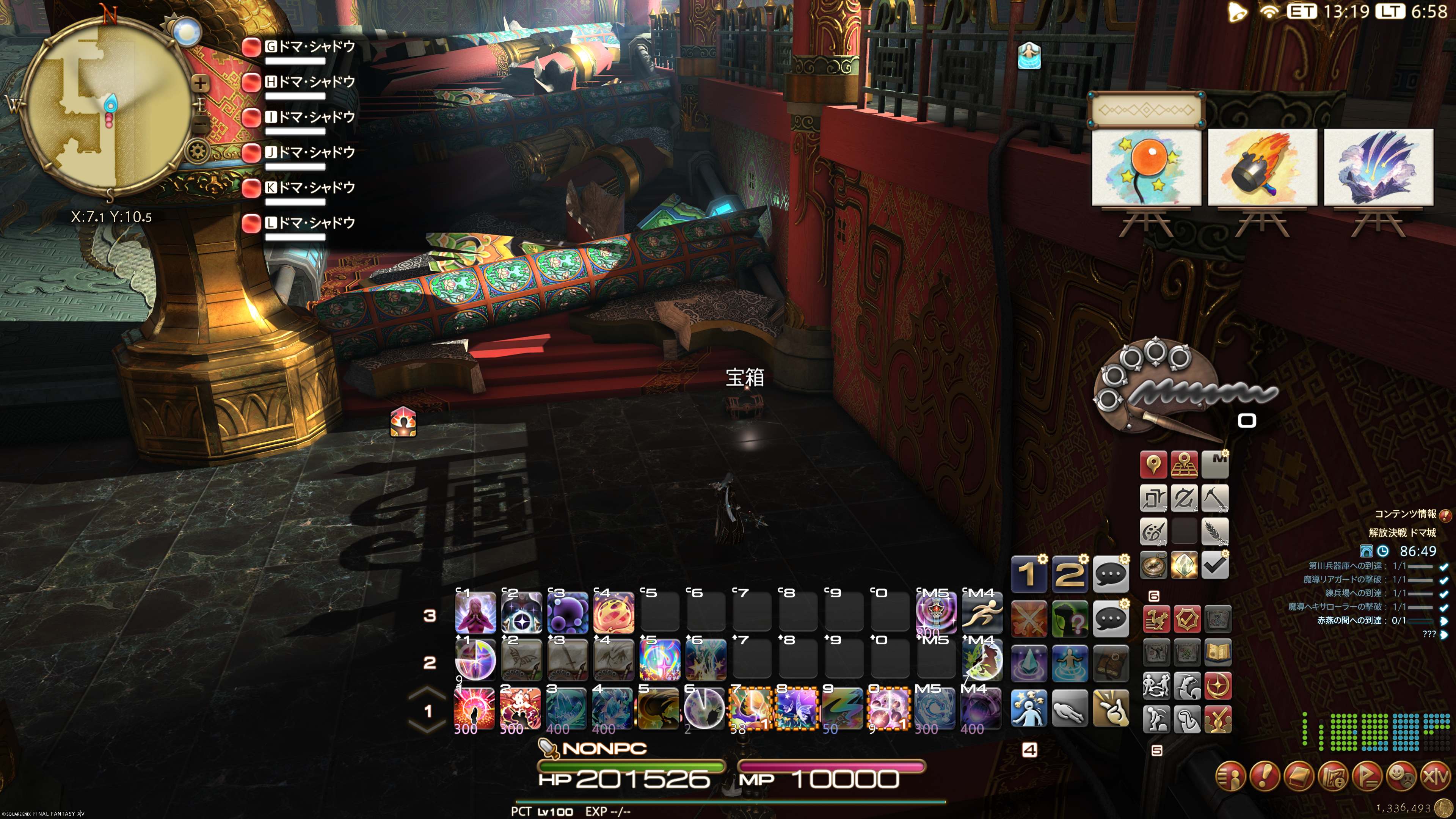
Task: Open the open yellow book icon
Action: coord(1218,652)
